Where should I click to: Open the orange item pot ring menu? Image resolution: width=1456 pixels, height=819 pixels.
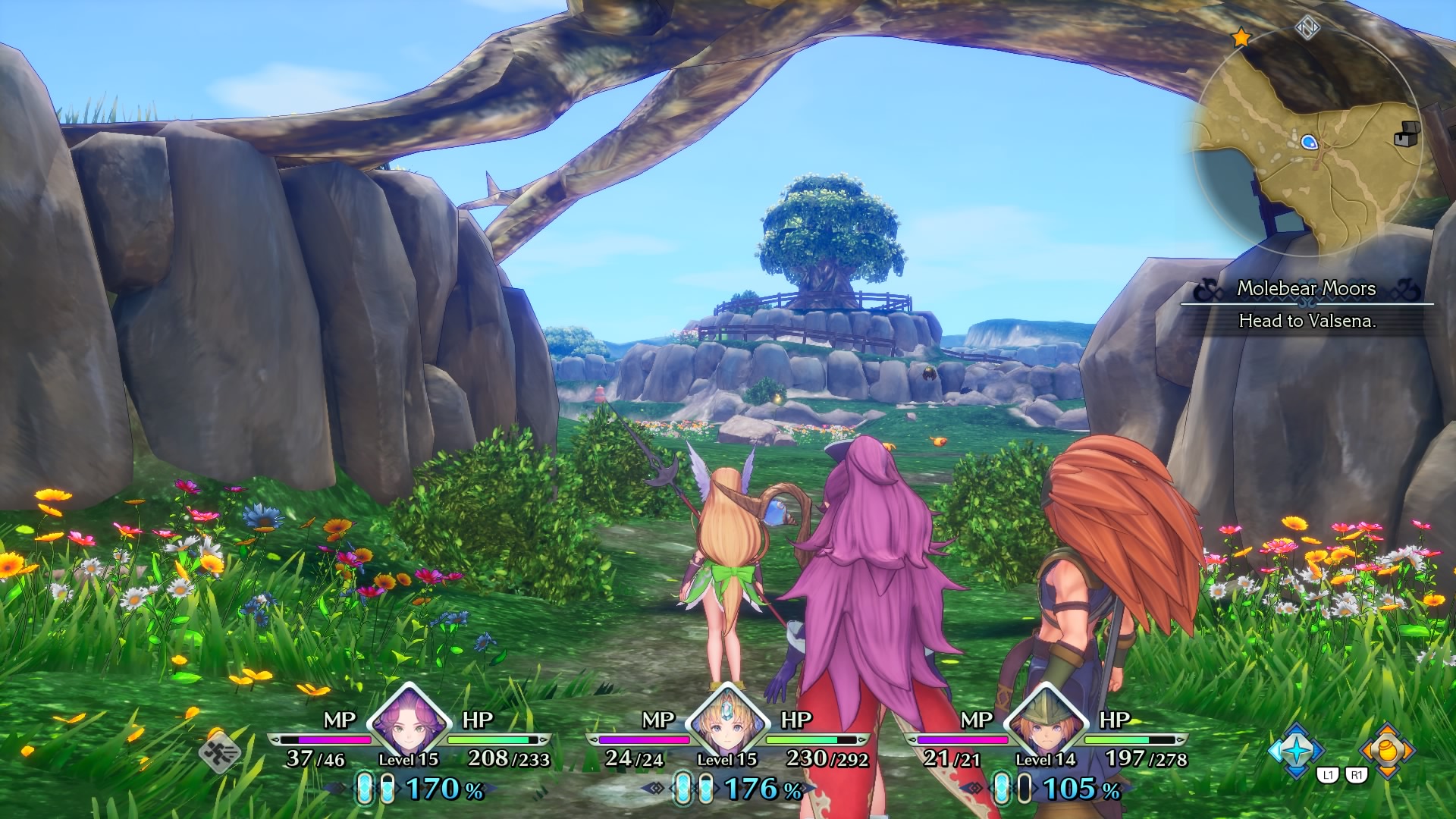1387,750
